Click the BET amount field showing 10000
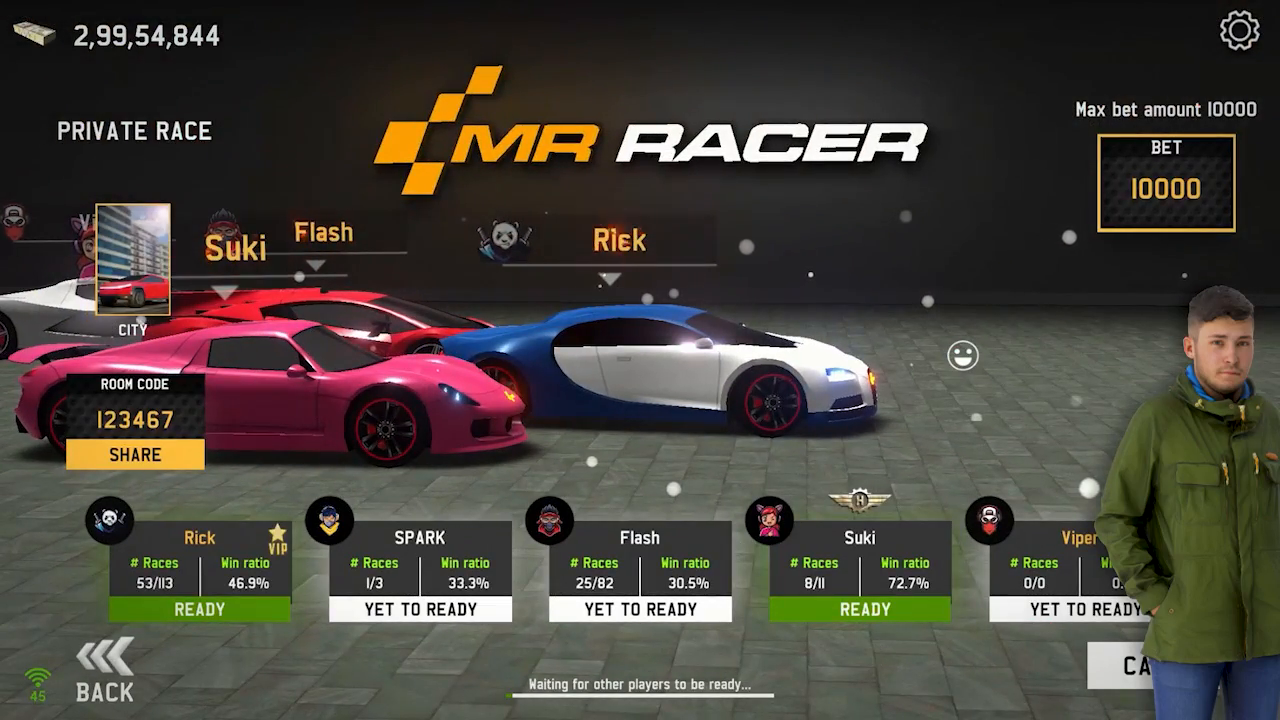This screenshot has height=720, width=1280. click(1166, 186)
